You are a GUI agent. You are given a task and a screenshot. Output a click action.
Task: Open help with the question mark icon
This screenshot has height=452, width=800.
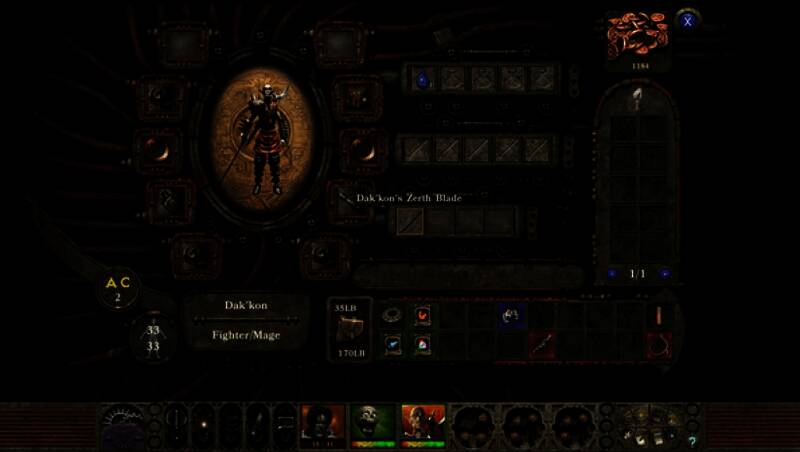[x=692, y=441]
